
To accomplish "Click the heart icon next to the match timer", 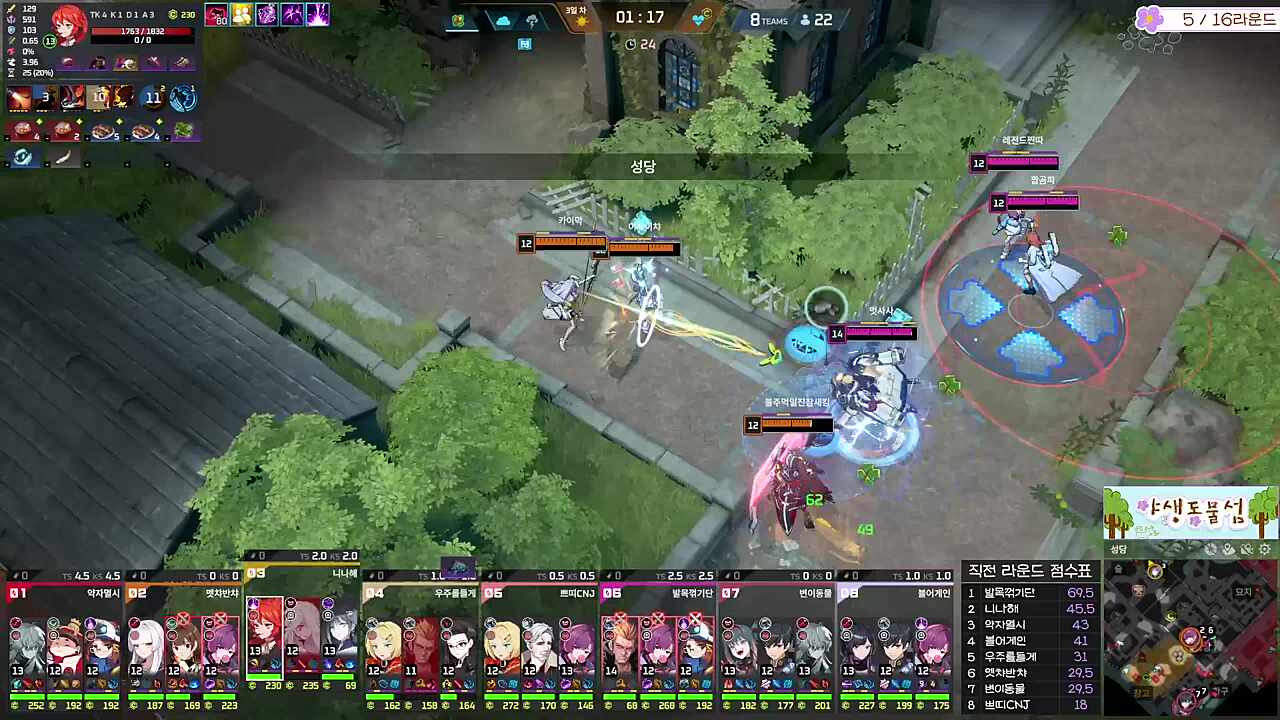I will [698, 18].
